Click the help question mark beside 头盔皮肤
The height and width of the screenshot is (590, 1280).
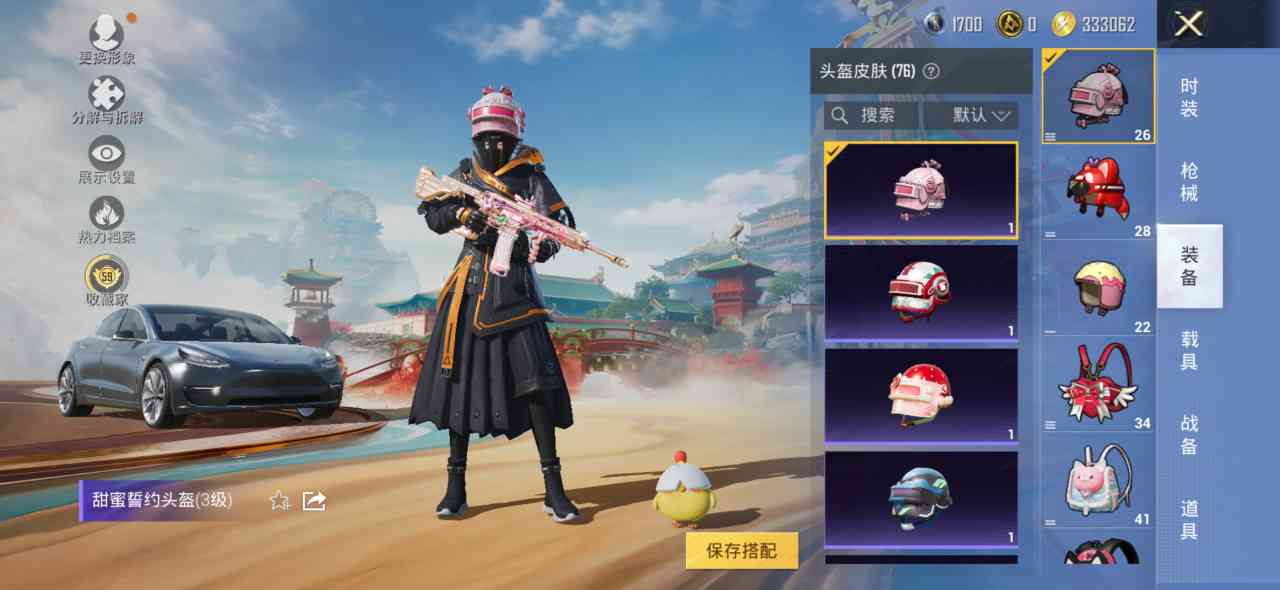(931, 71)
